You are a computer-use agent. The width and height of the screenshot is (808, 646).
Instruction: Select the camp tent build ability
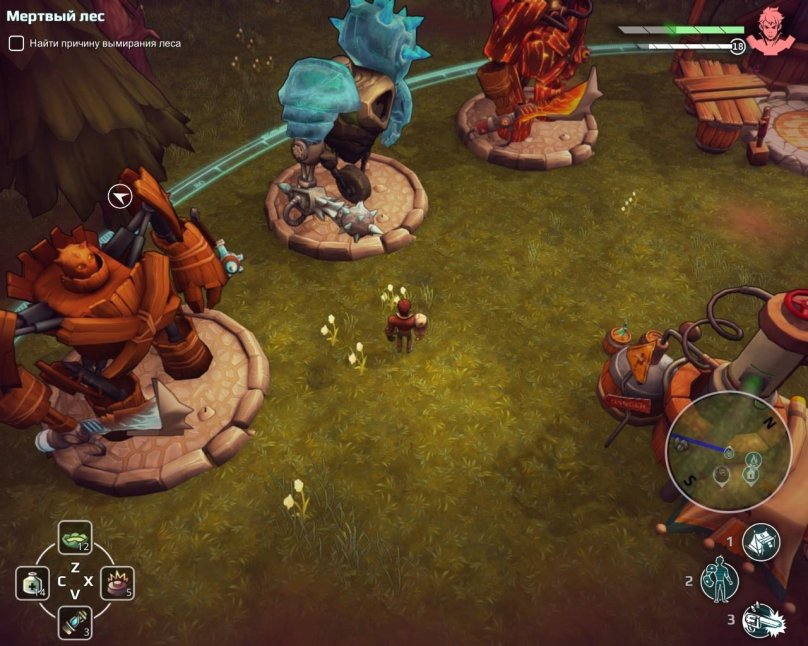point(761,541)
